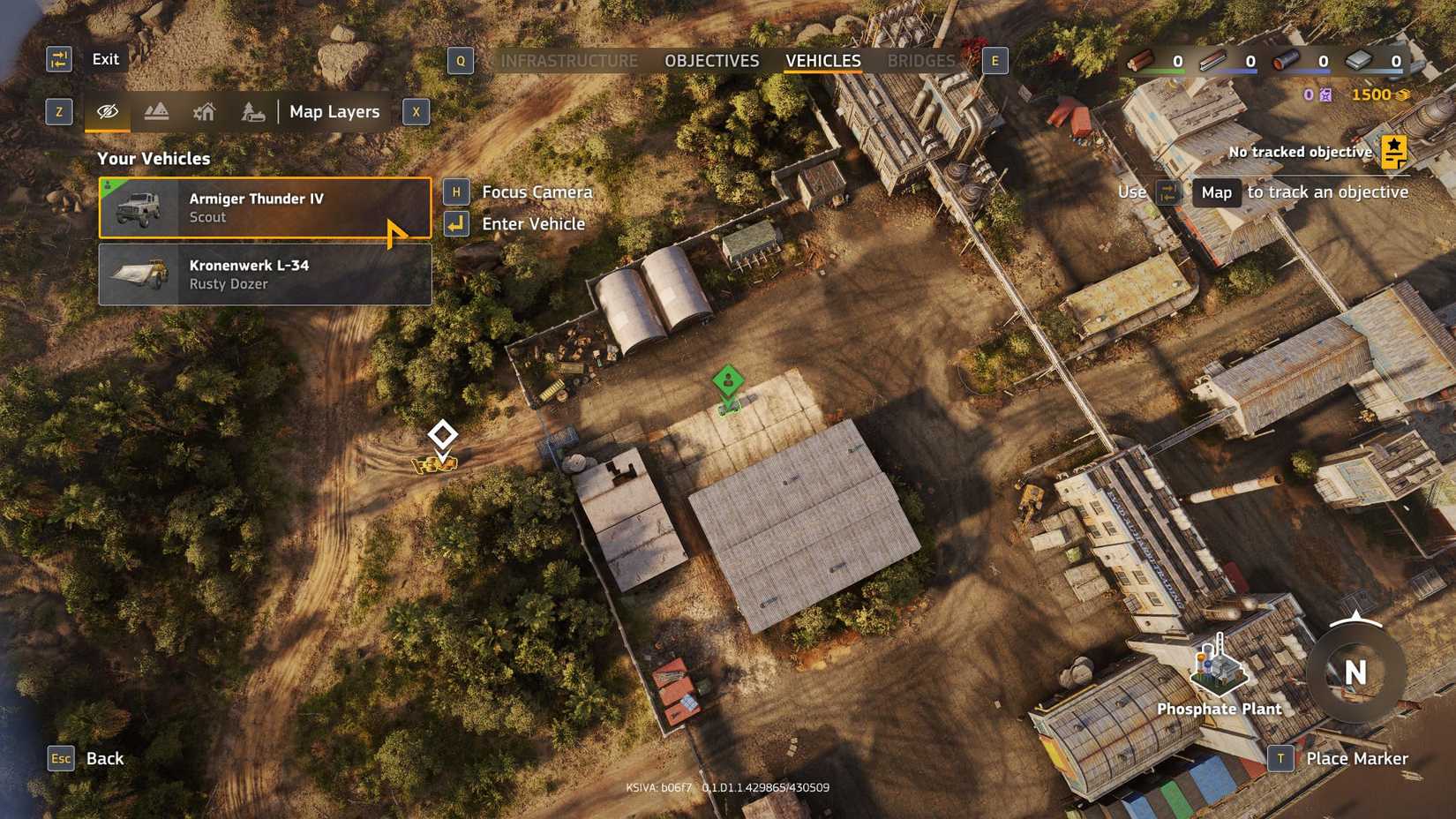The height and width of the screenshot is (819, 1456).
Task: Open the Map button for objective tracking
Action: coord(1217,192)
